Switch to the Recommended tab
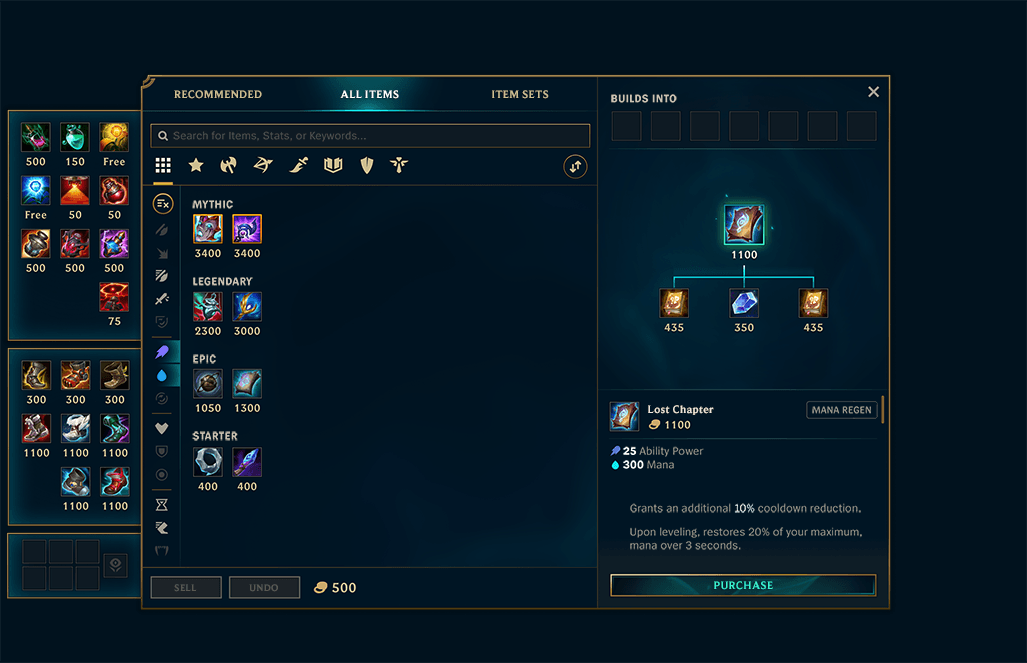This screenshot has height=663, width=1027. tap(218, 94)
